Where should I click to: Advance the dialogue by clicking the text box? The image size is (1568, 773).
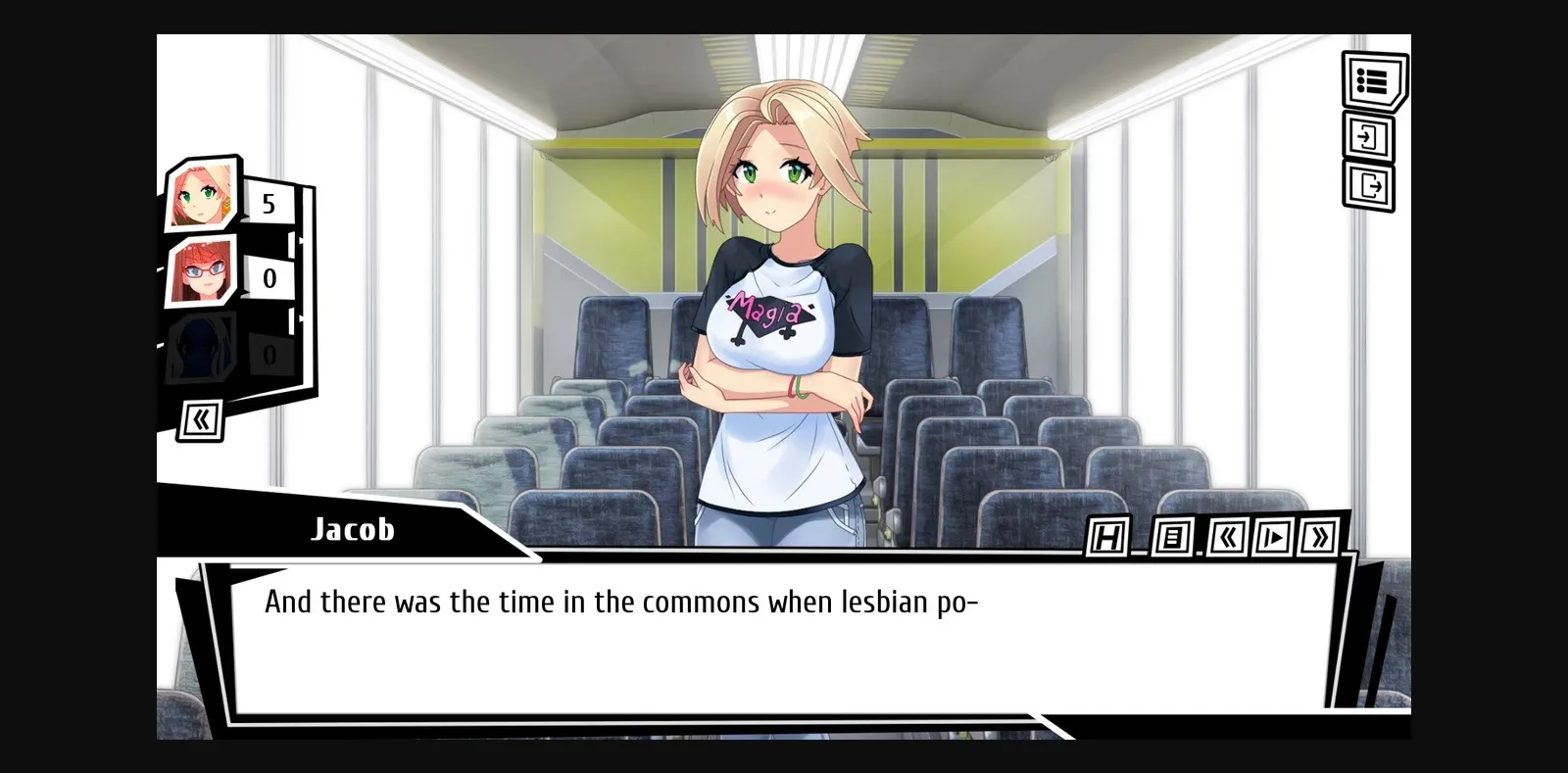coord(784,637)
